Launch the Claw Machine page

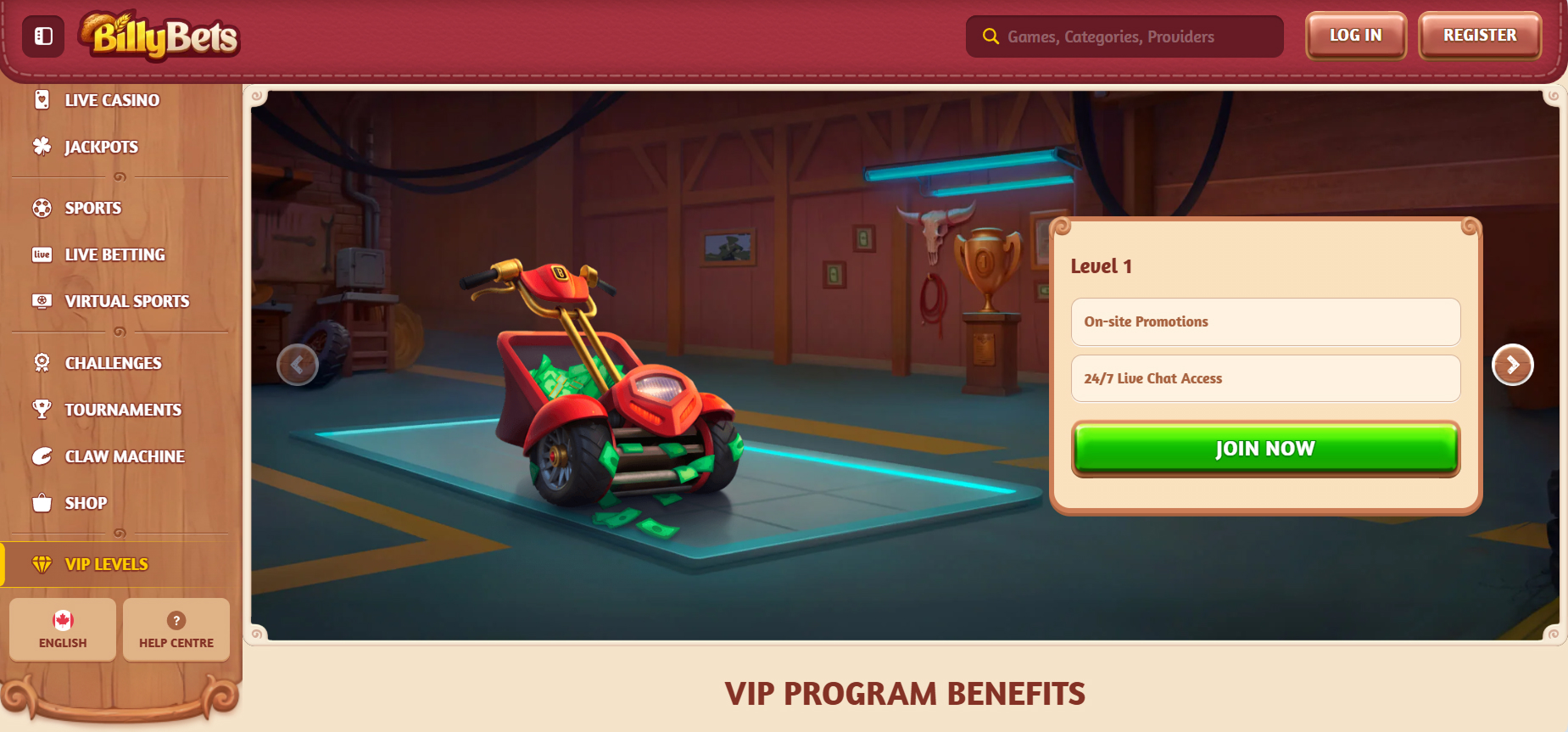pos(125,456)
